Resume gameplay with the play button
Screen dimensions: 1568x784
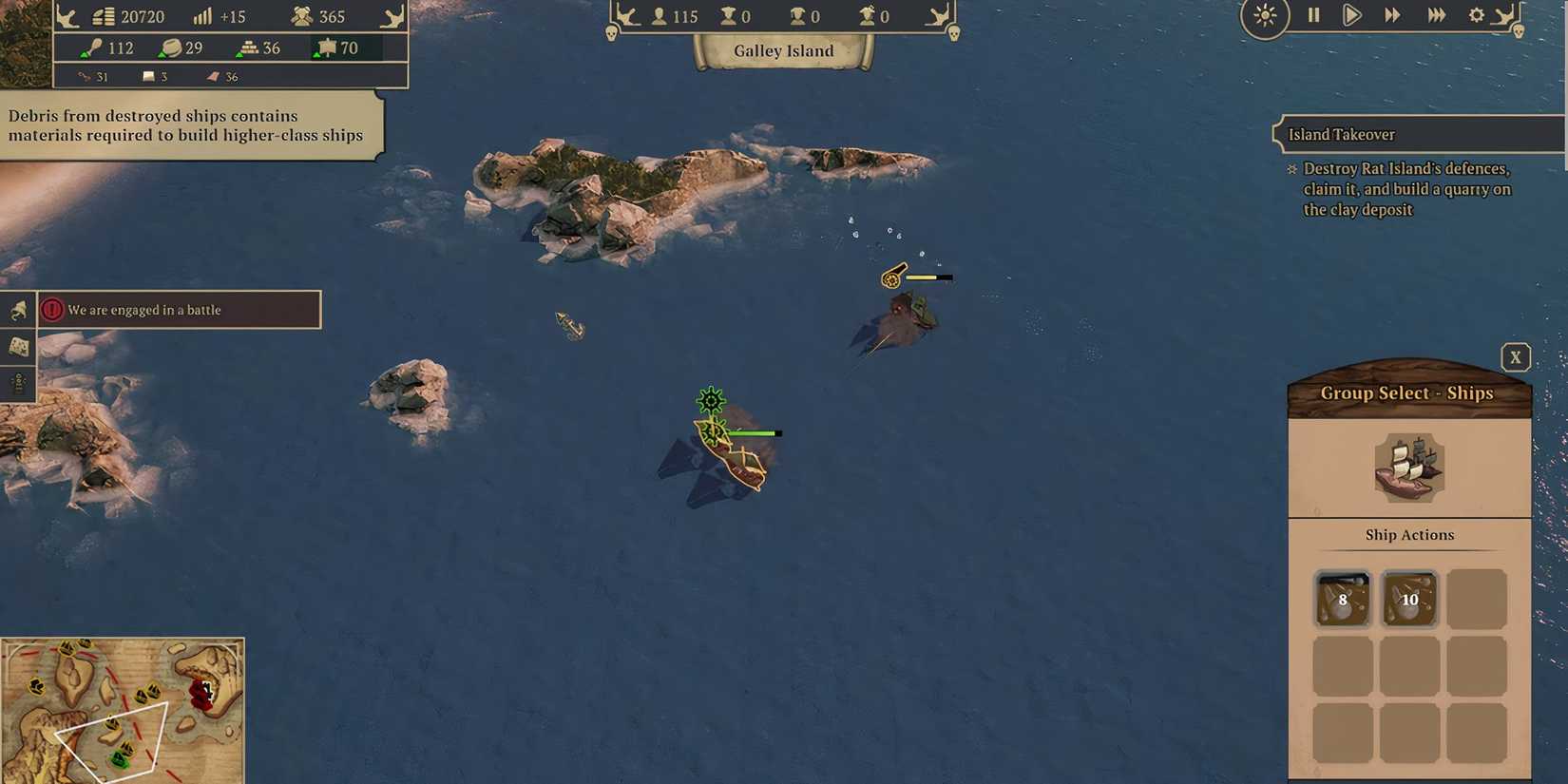click(x=1351, y=15)
